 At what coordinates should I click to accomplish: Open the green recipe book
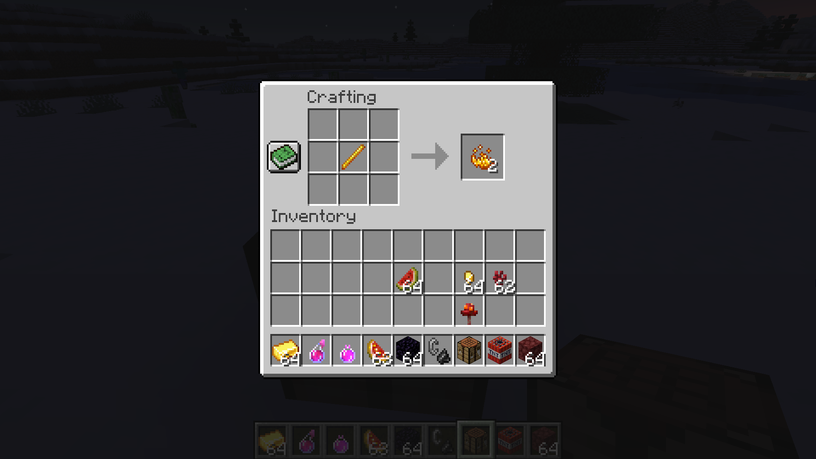[x=284, y=157]
